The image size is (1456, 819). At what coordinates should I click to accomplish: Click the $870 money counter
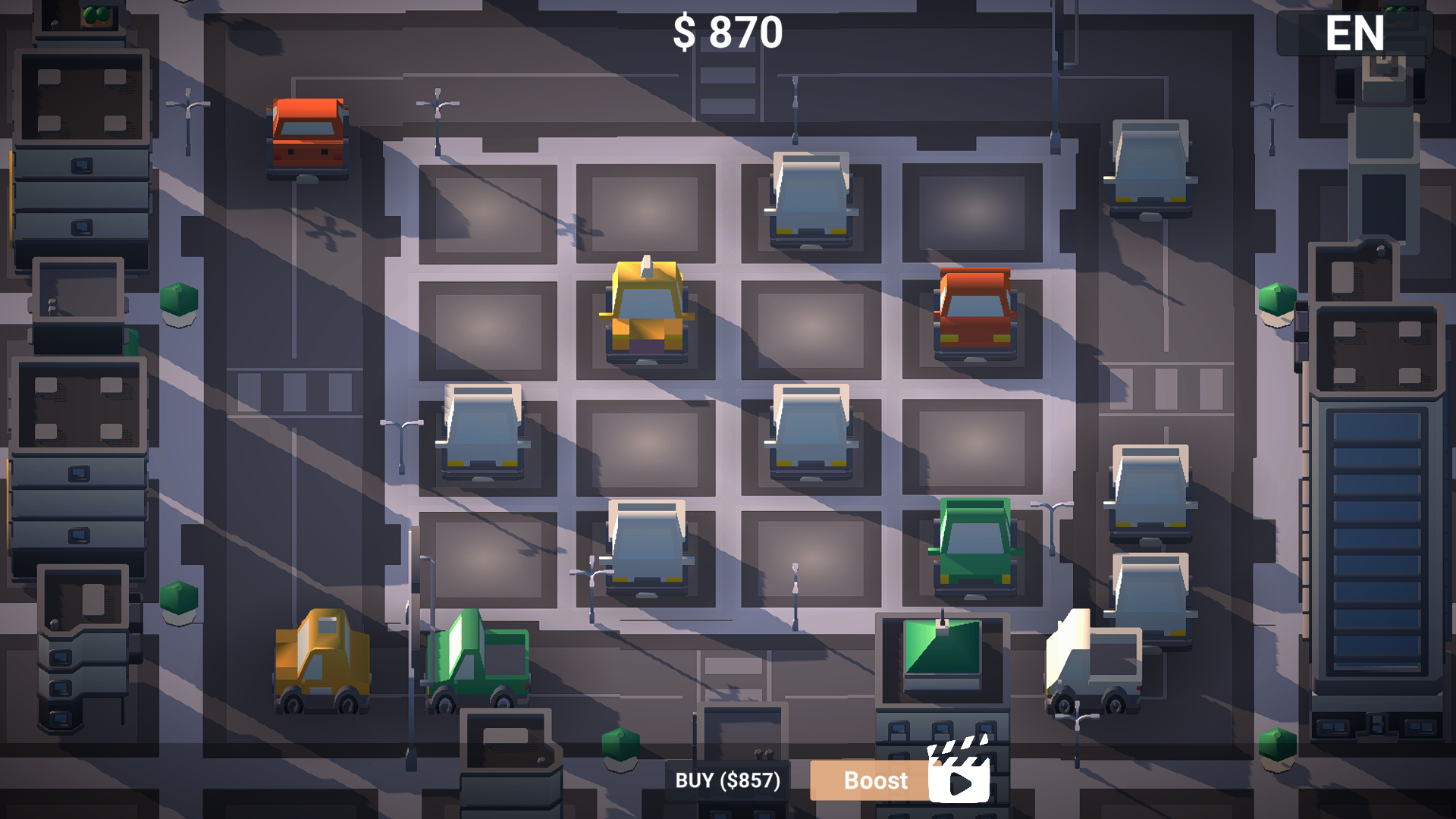[x=727, y=32]
